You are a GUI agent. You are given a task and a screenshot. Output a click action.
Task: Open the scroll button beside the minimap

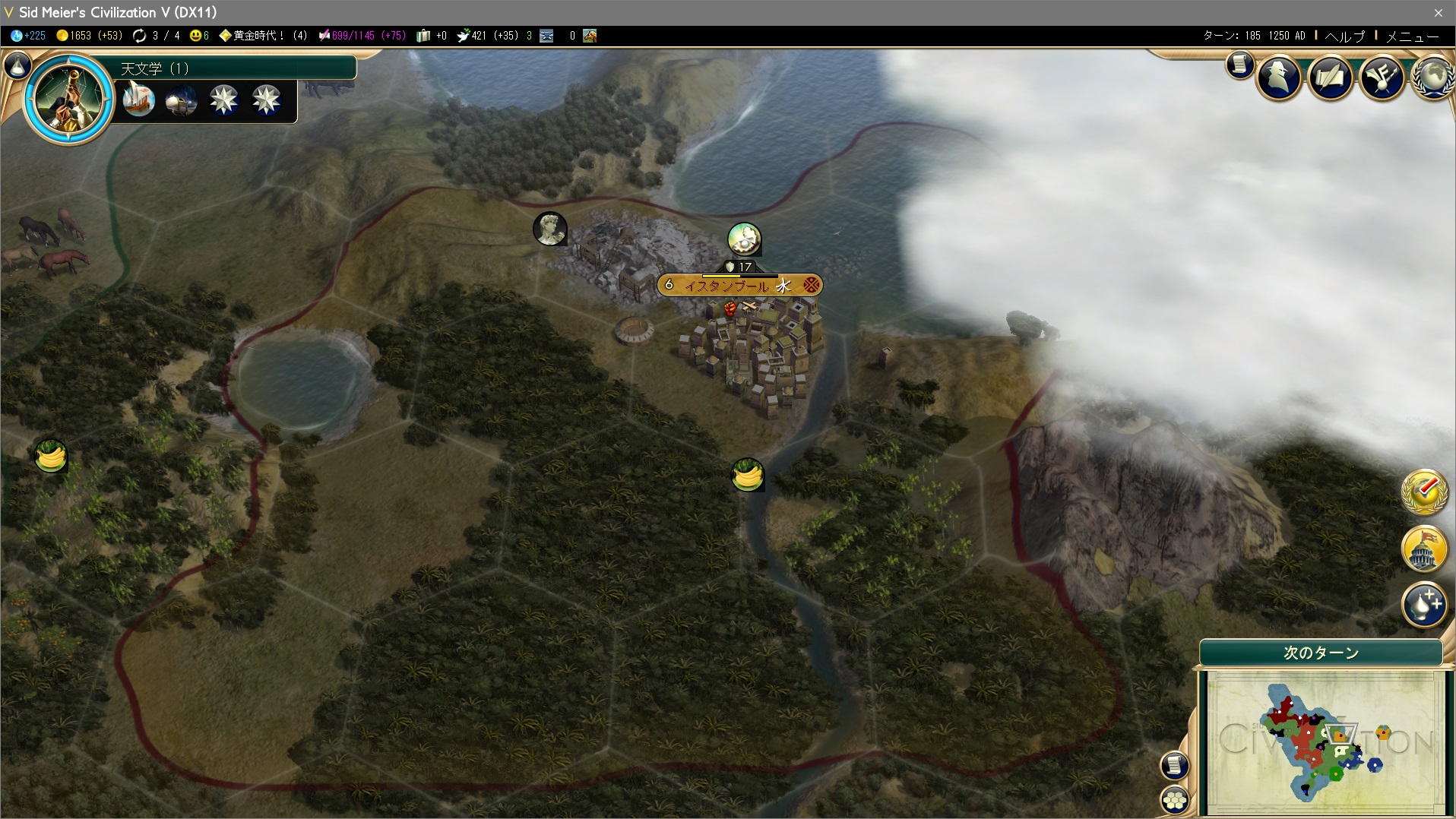1174,765
